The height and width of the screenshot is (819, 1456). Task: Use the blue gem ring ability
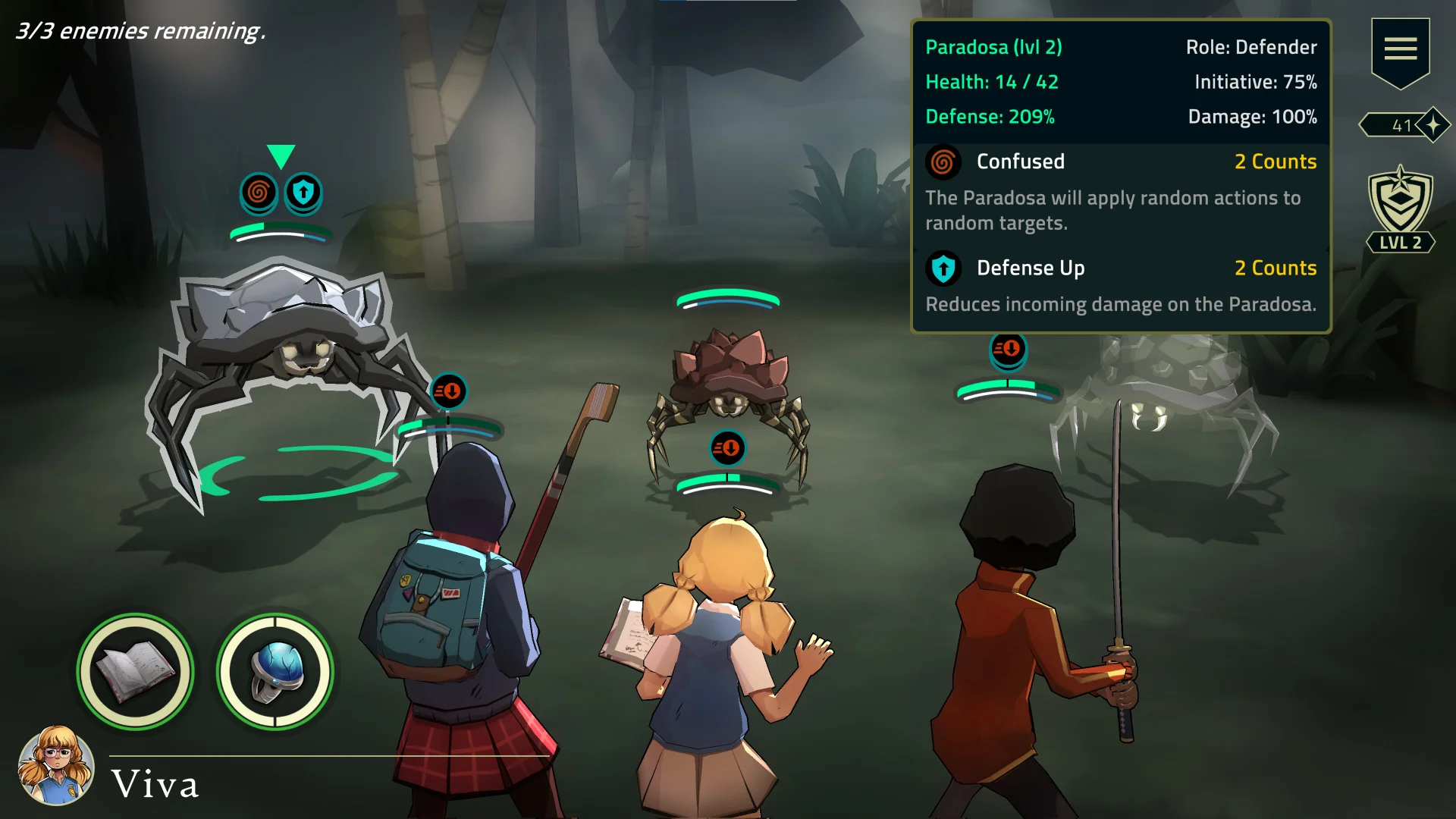pyautogui.click(x=275, y=672)
